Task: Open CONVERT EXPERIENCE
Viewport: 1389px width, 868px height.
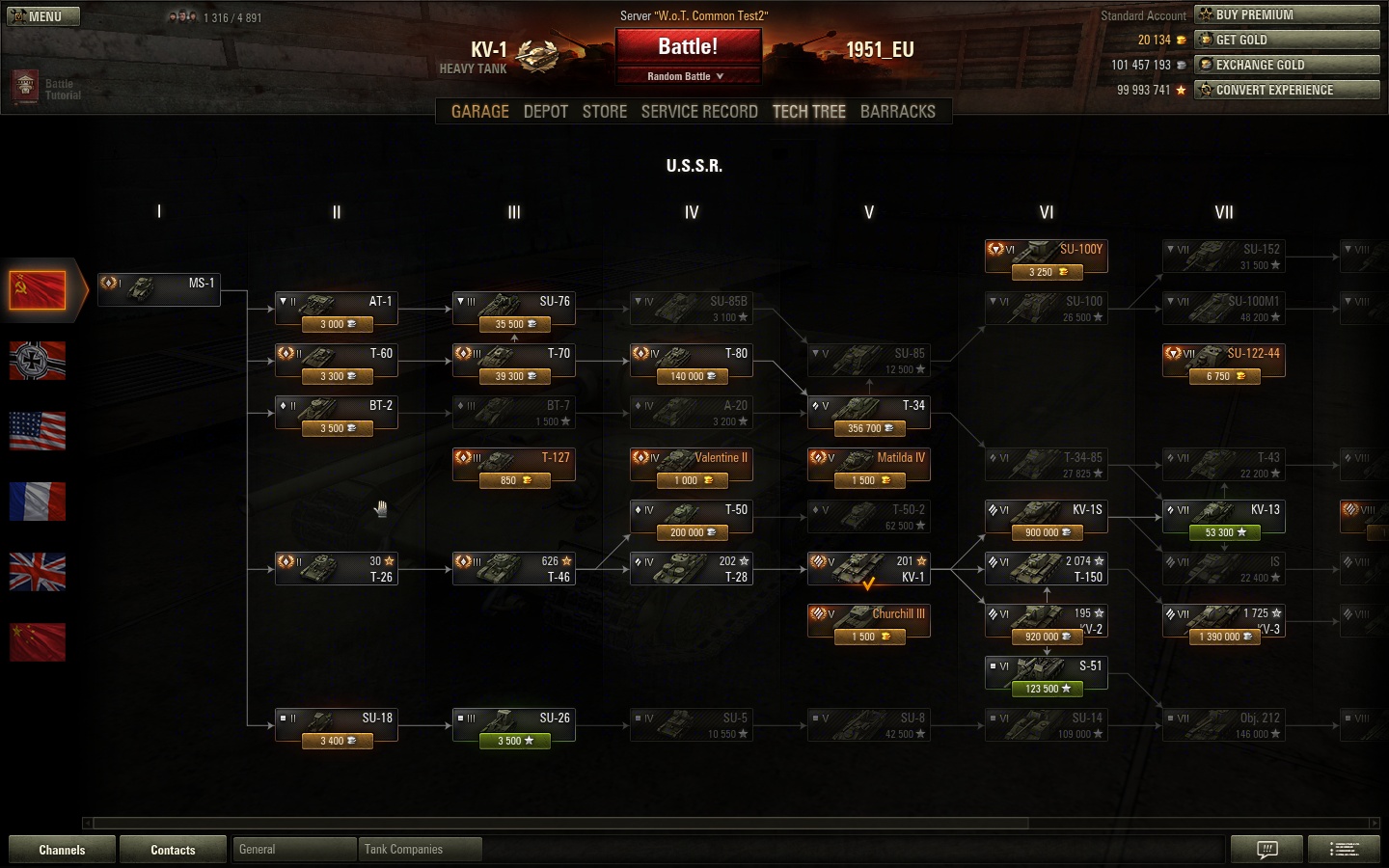Action: [x=1287, y=90]
